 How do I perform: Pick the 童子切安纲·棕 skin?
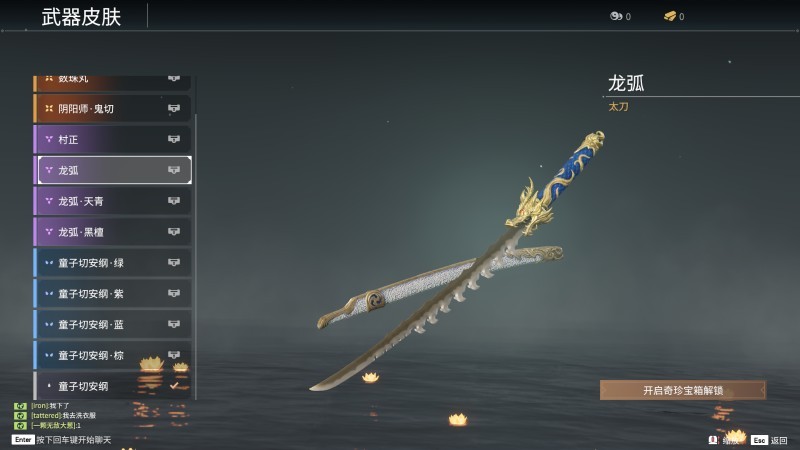(x=112, y=355)
